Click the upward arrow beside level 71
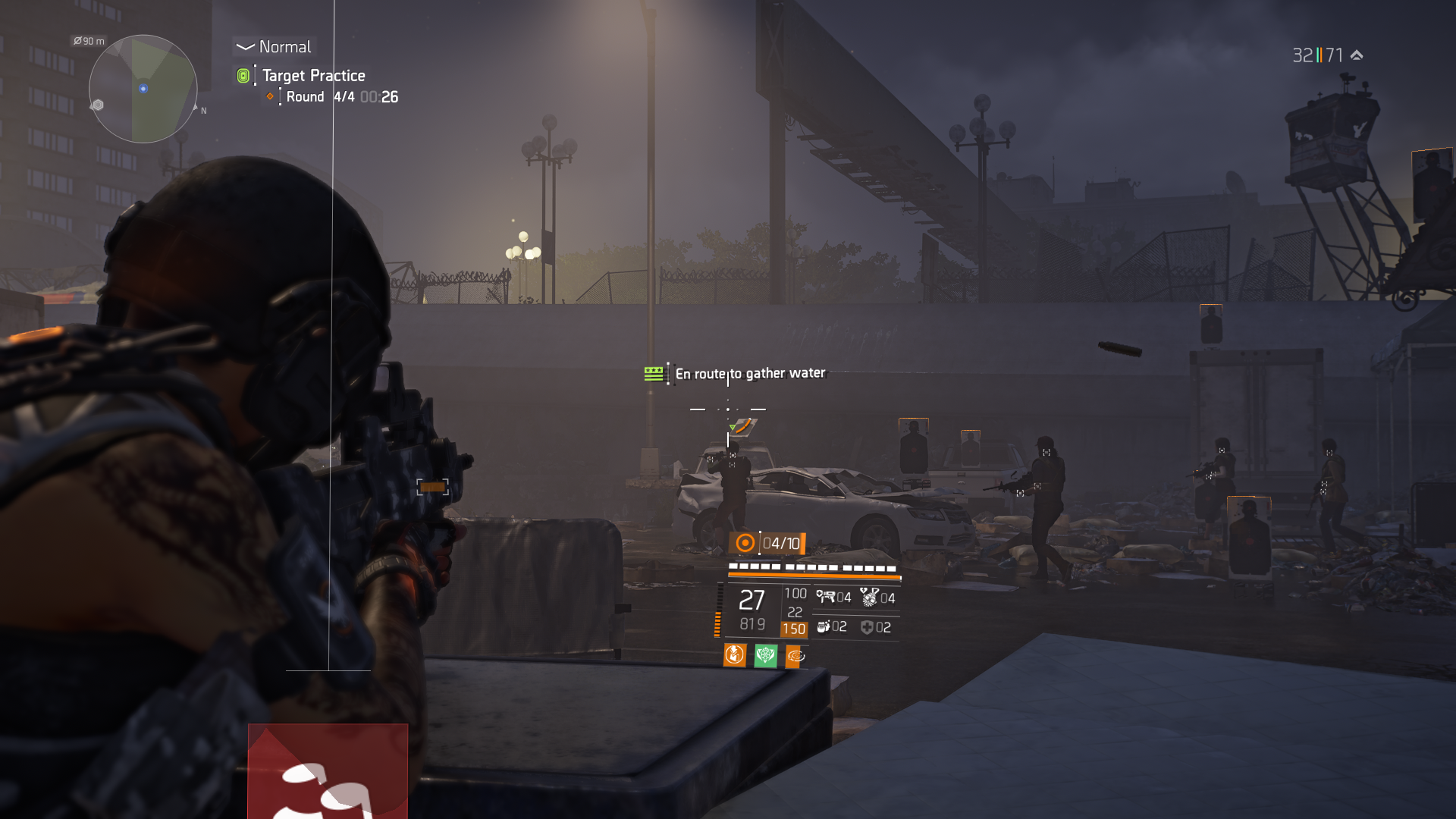This screenshot has width=1456, height=819. tap(1357, 55)
